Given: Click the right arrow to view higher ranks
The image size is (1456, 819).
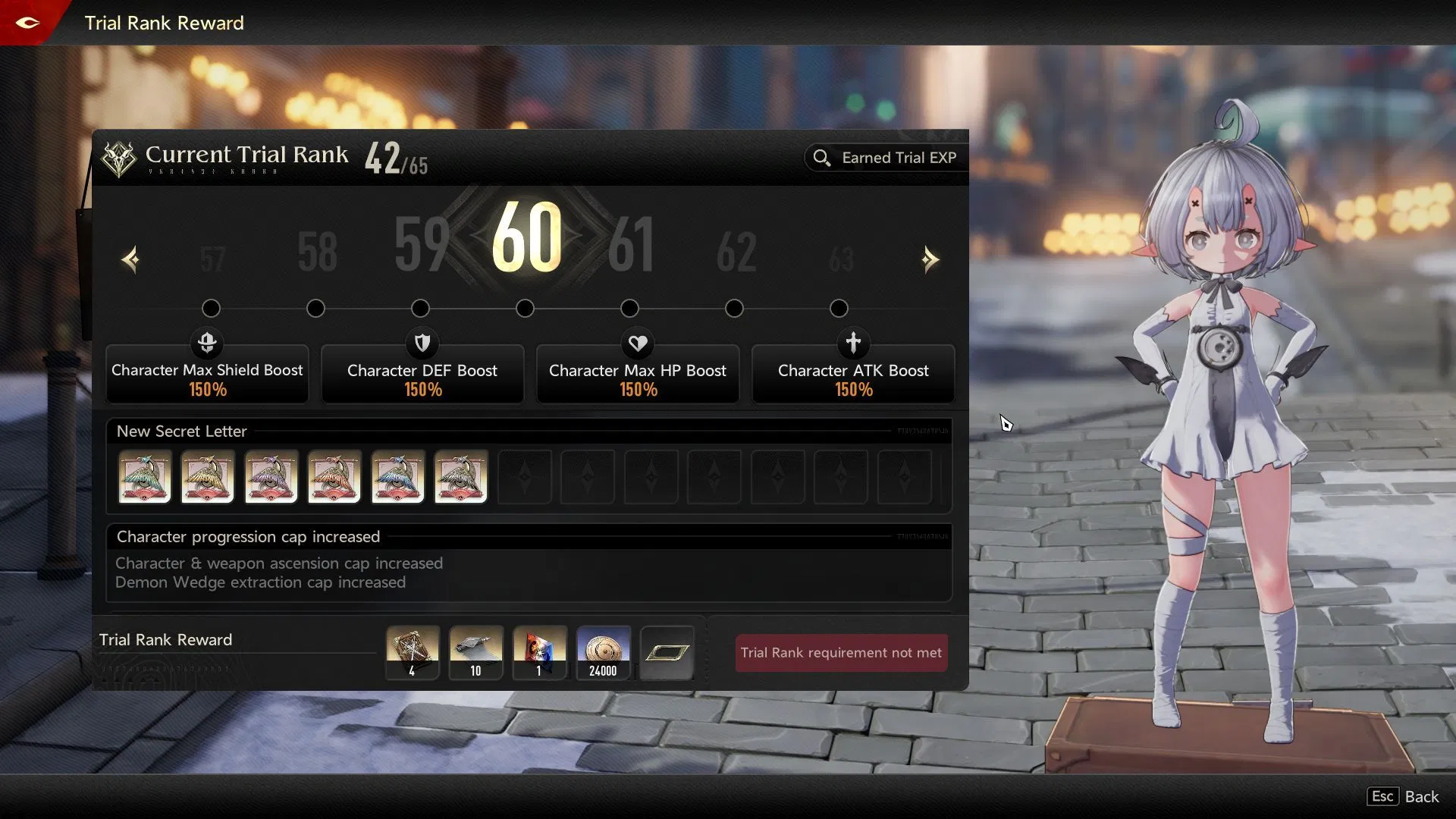Looking at the screenshot, I should point(931,259).
